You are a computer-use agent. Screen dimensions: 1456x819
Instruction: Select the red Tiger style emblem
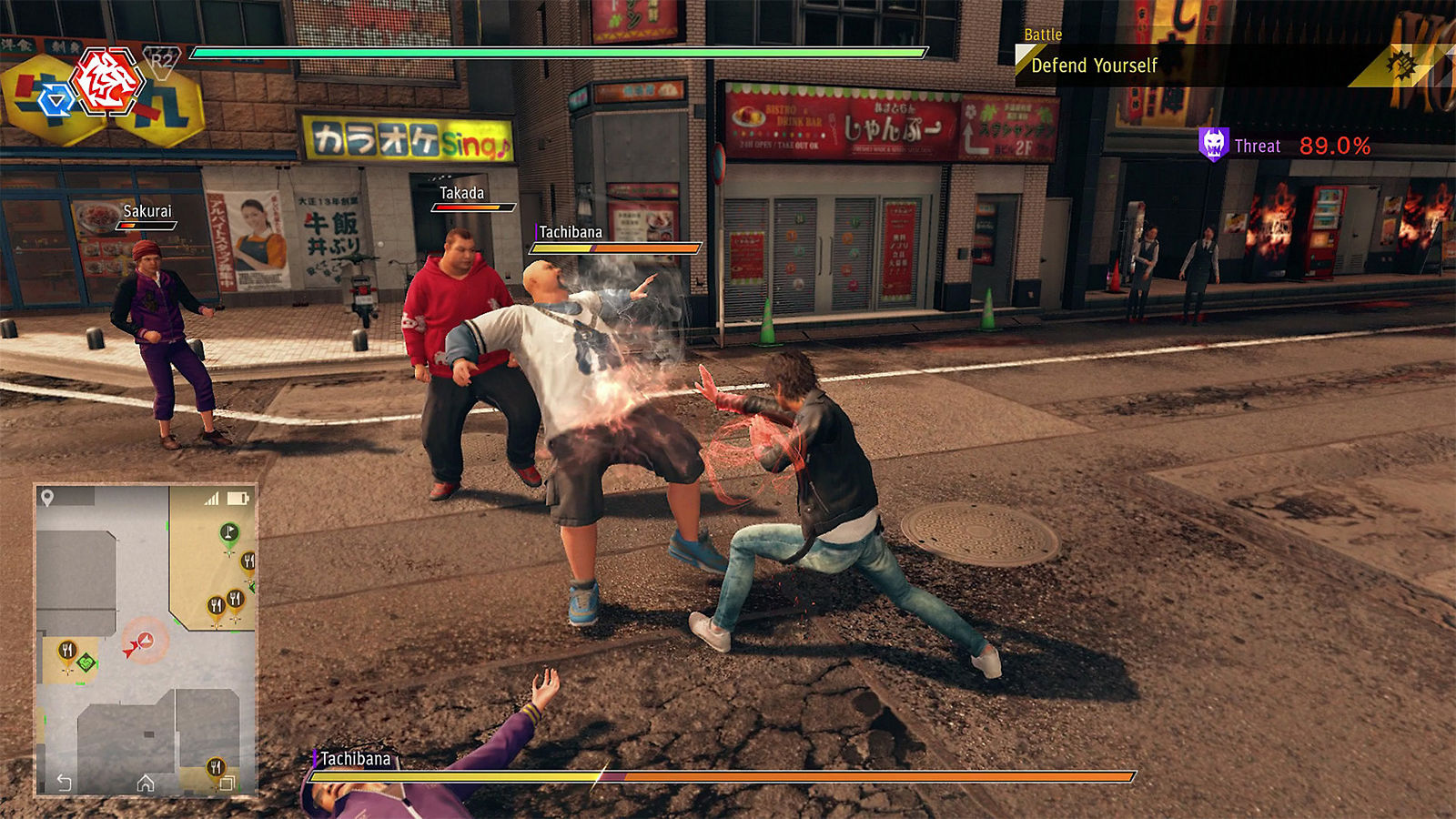point(108,82)
